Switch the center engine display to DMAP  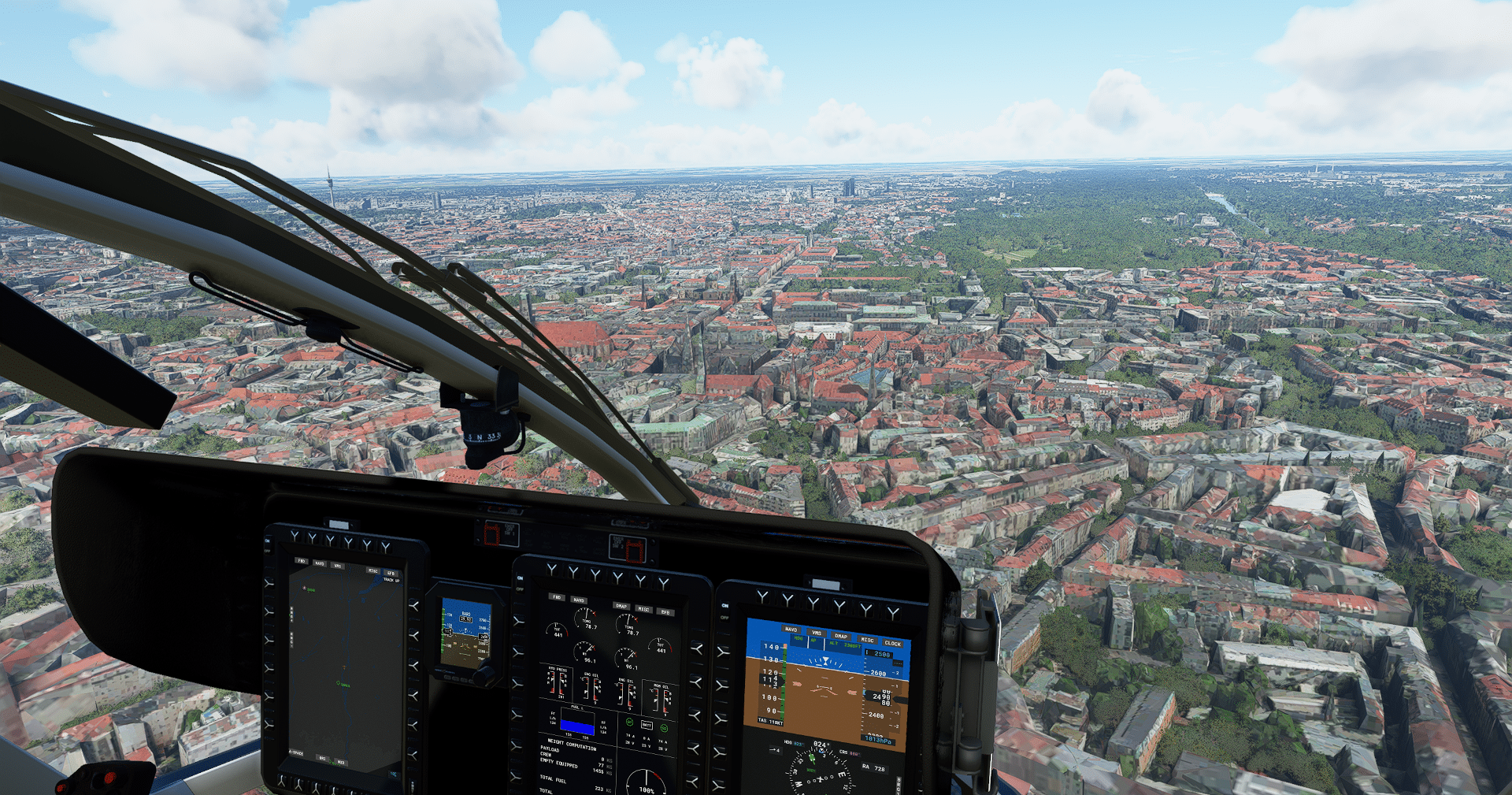(621, 606)
